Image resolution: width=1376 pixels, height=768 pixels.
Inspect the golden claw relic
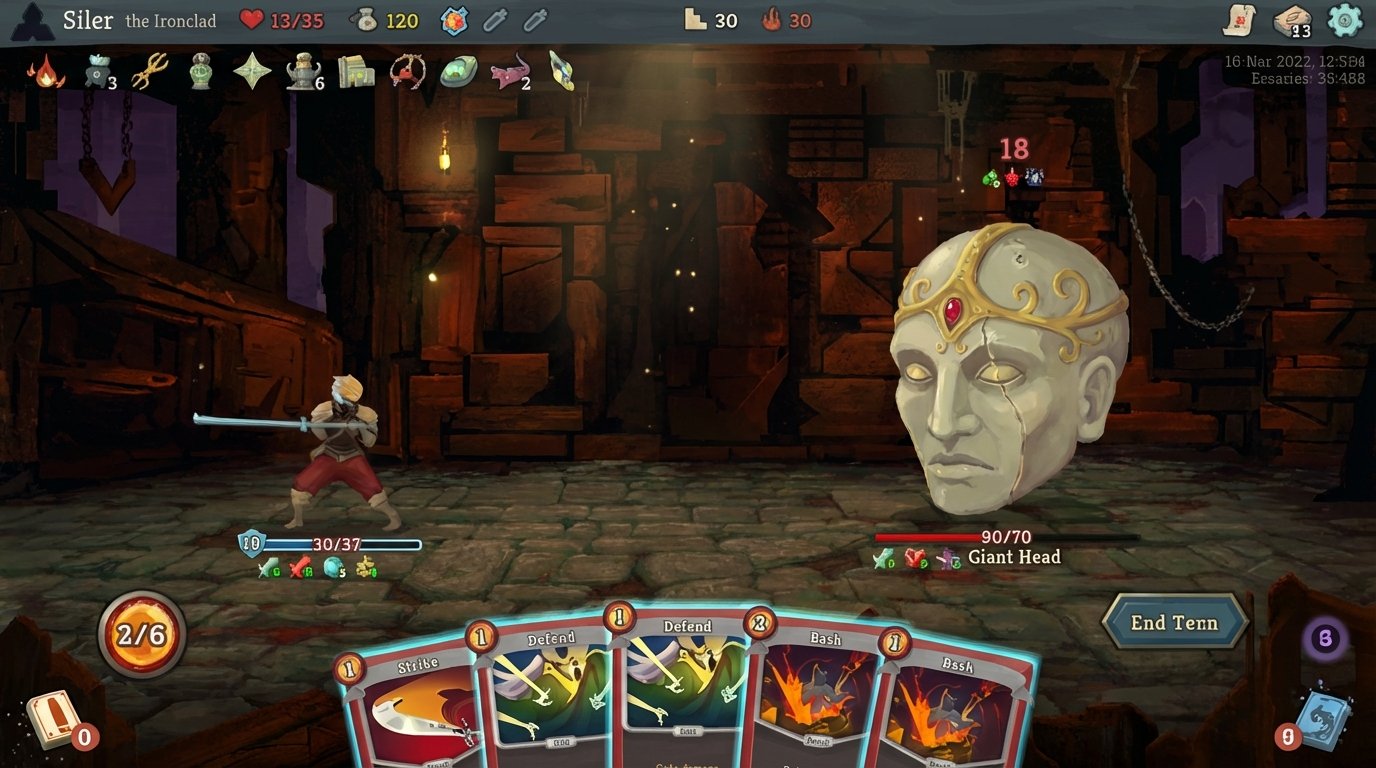point(149,71)
